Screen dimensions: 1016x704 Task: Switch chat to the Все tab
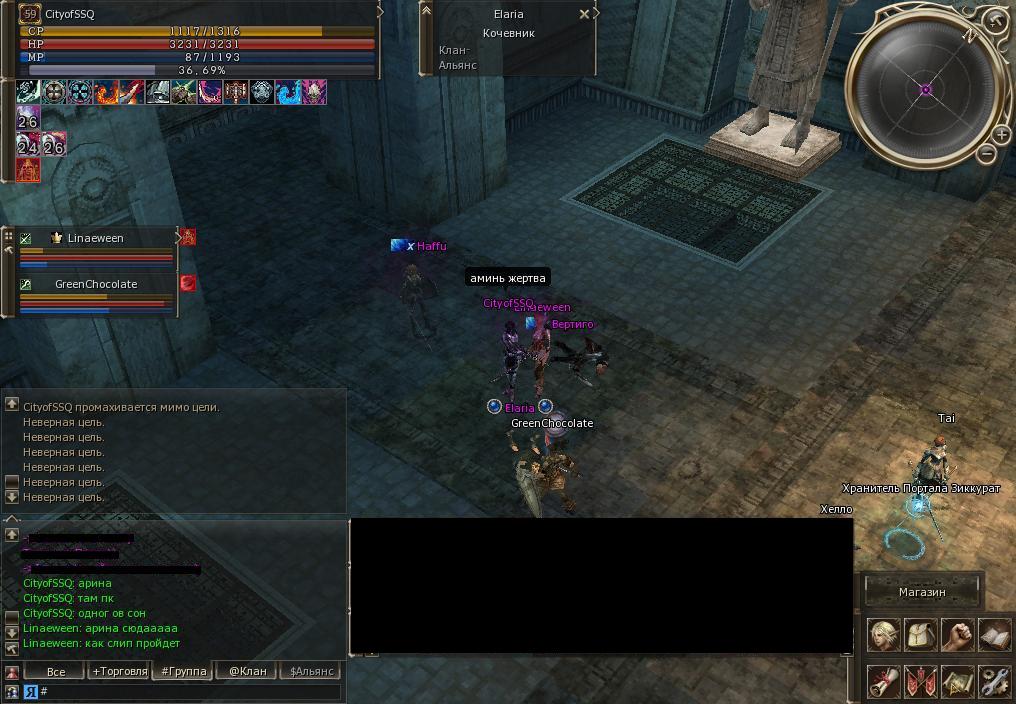pos(56,671)
